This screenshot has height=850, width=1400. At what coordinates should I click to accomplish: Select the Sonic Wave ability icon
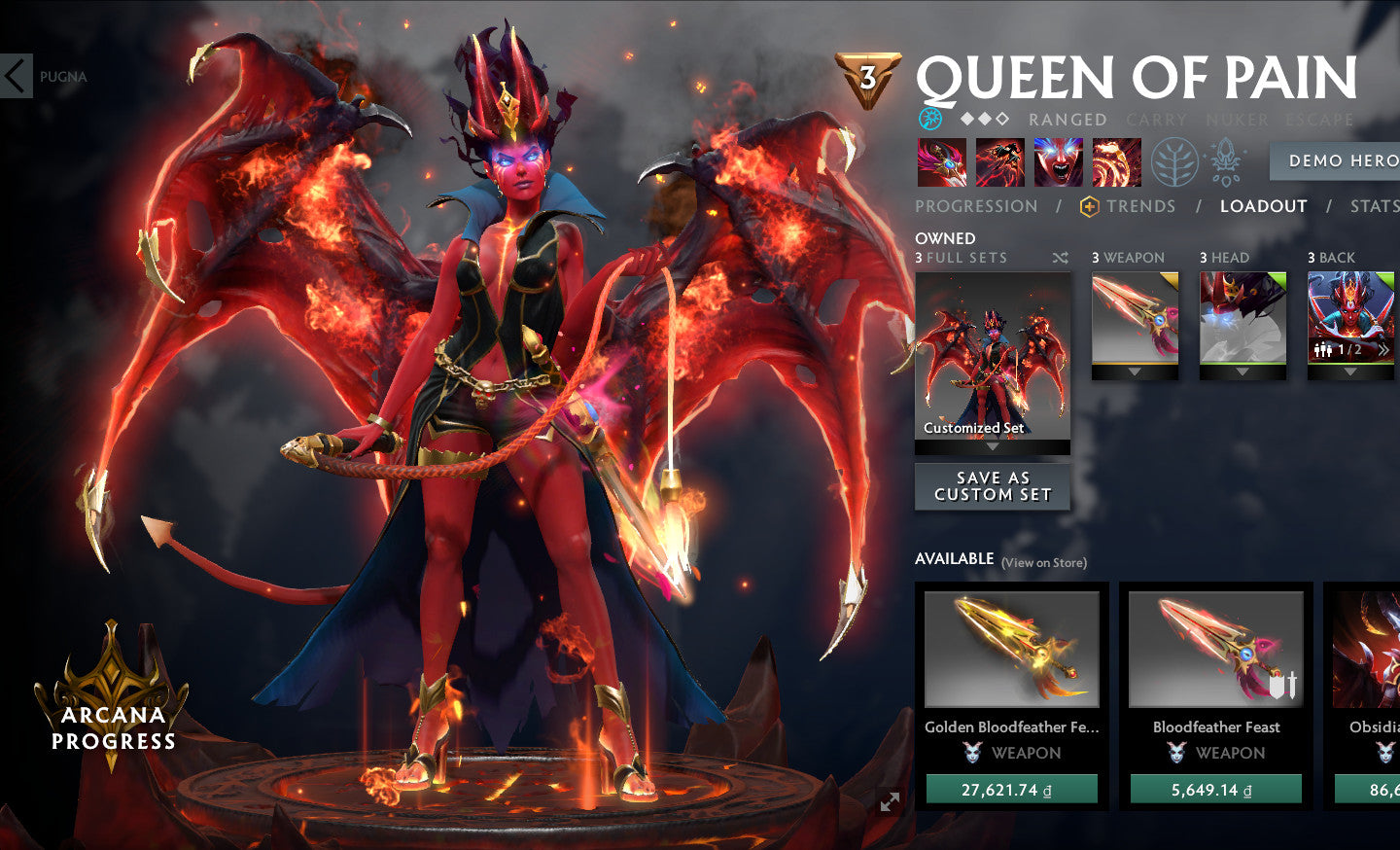tap(1116, 162)
